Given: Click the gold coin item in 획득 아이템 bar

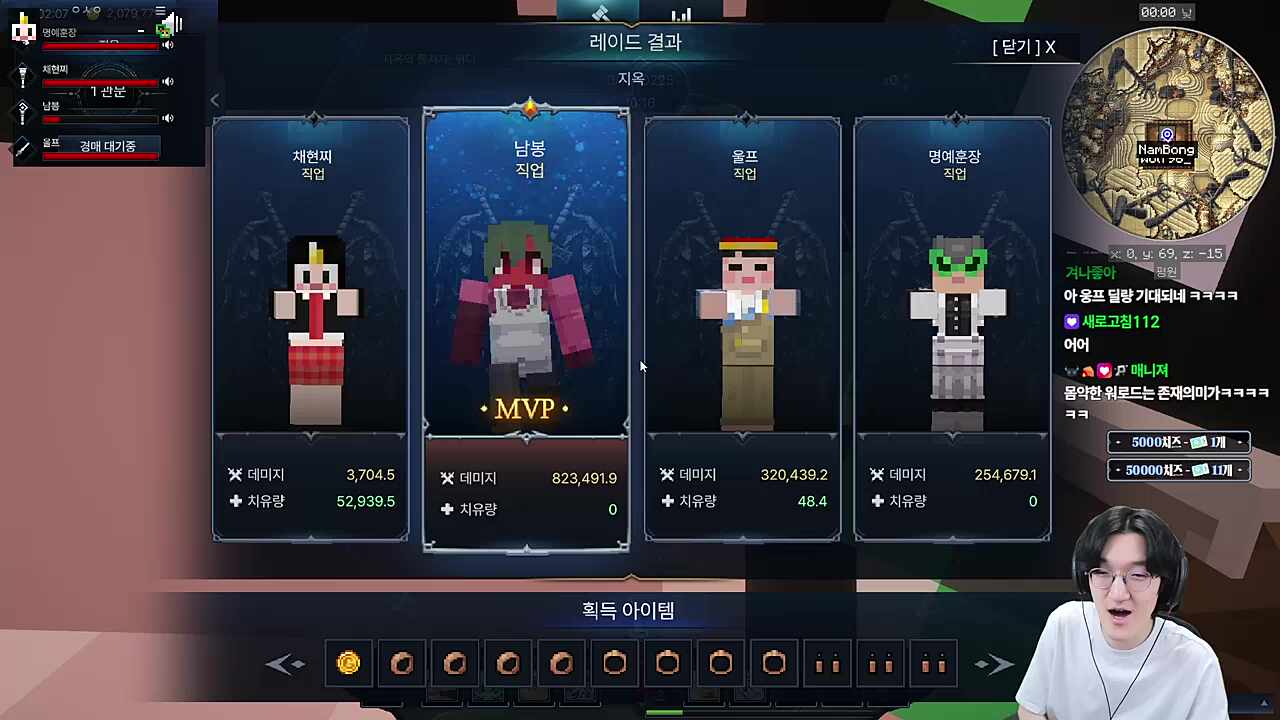Looking at the screenshot, I should 348,663.
